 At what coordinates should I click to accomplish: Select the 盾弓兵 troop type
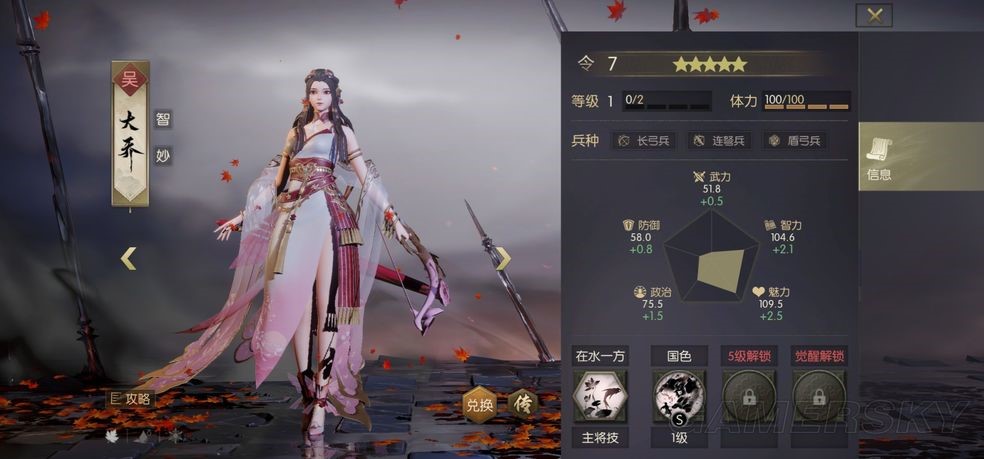[795, 141]
